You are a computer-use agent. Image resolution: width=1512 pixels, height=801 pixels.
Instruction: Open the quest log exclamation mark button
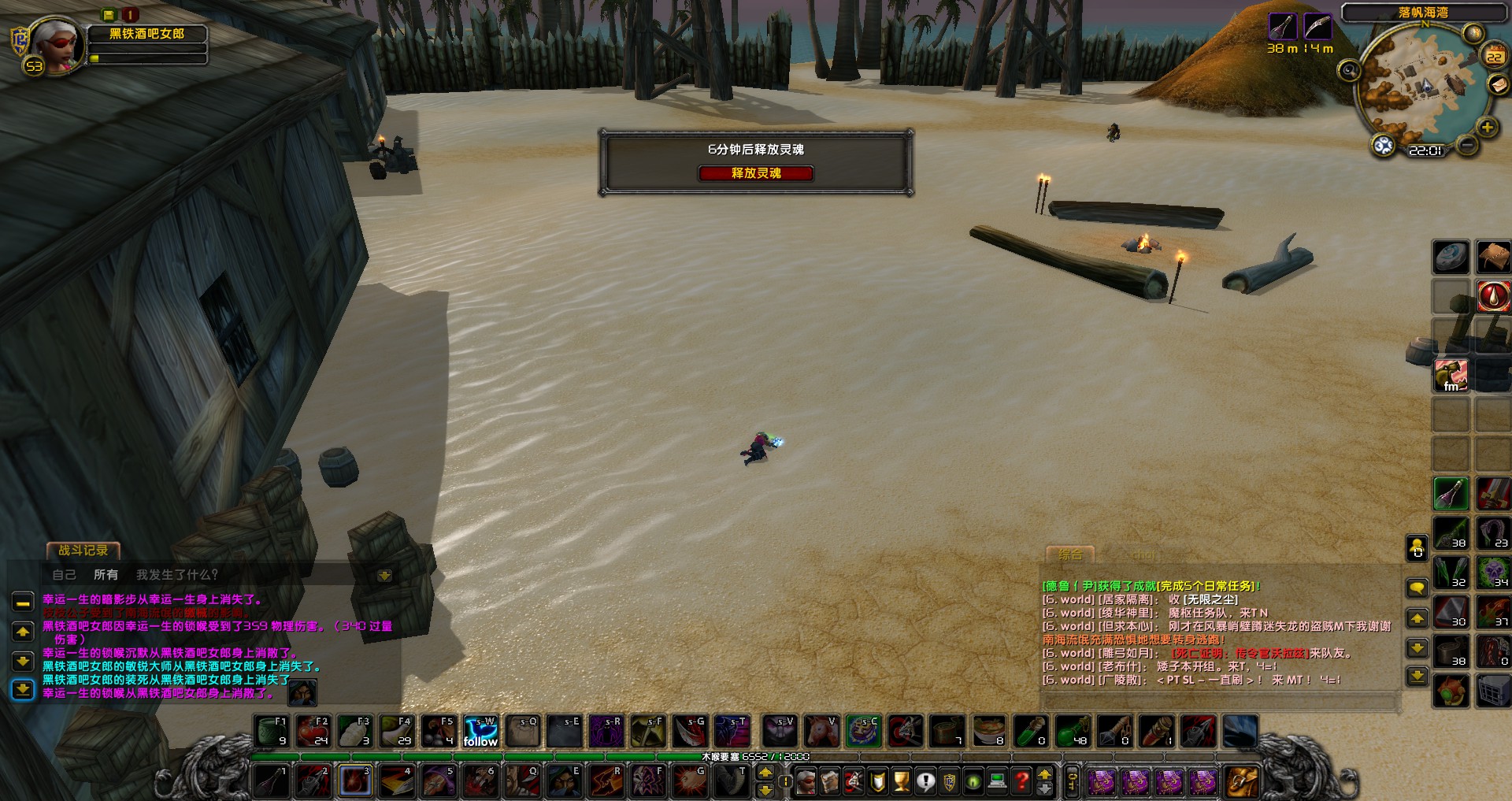click(x=926, y=781)
